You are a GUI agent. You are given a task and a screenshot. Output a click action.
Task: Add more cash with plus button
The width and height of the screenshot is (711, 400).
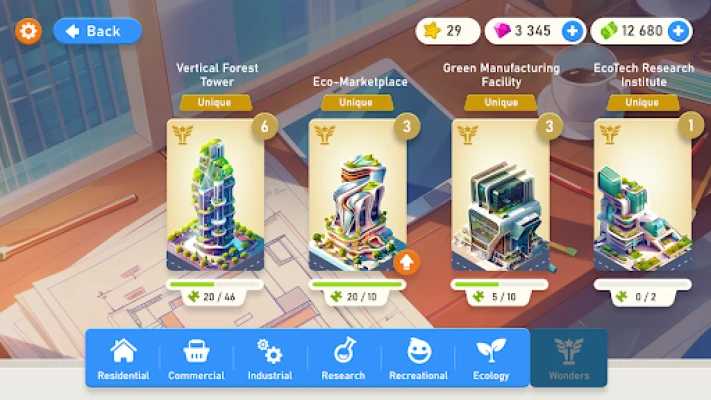(678, 31)
